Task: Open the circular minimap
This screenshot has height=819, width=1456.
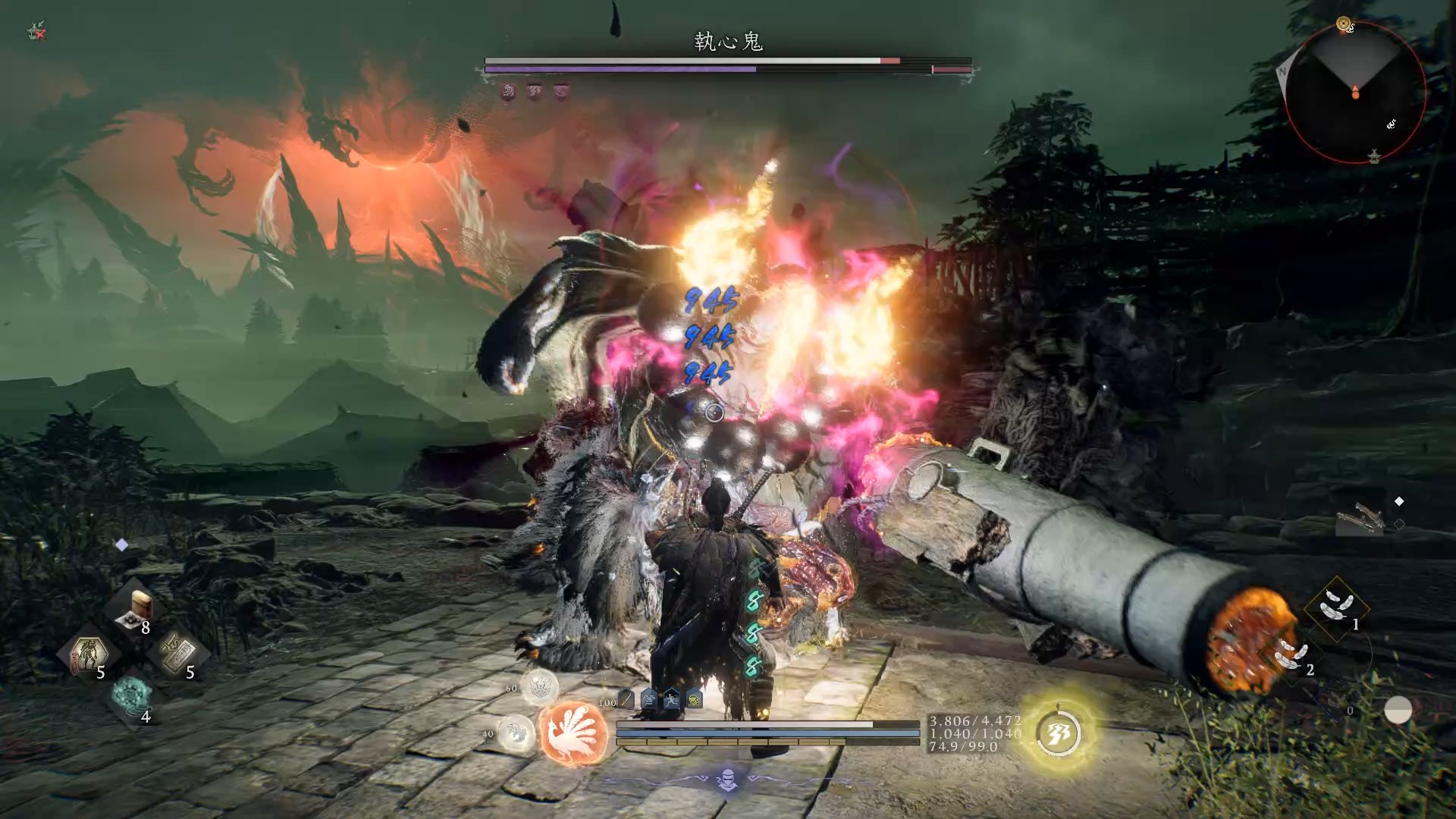Action: [x=1354, y=93]
